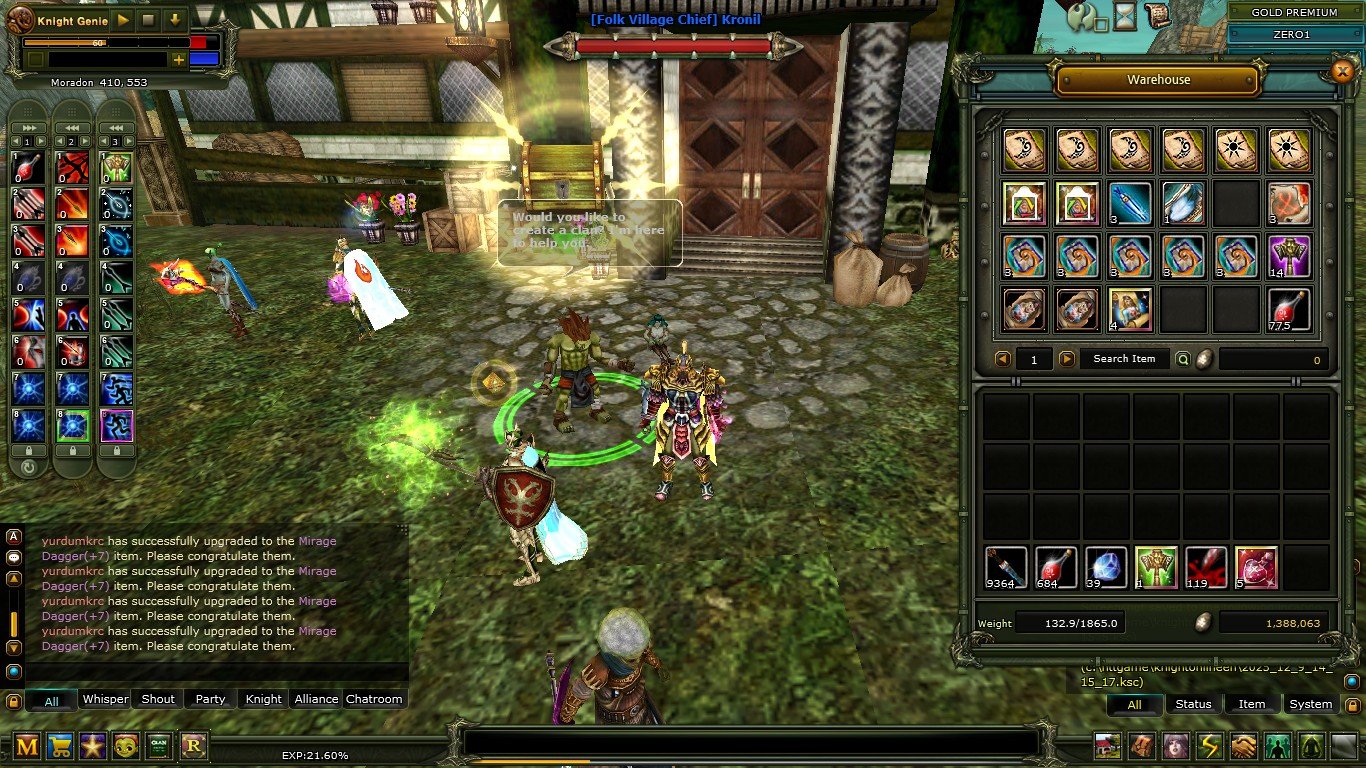1366x768 pixels.
Task: Select the 775 red potion warehouse slot
Action: 1289,310
